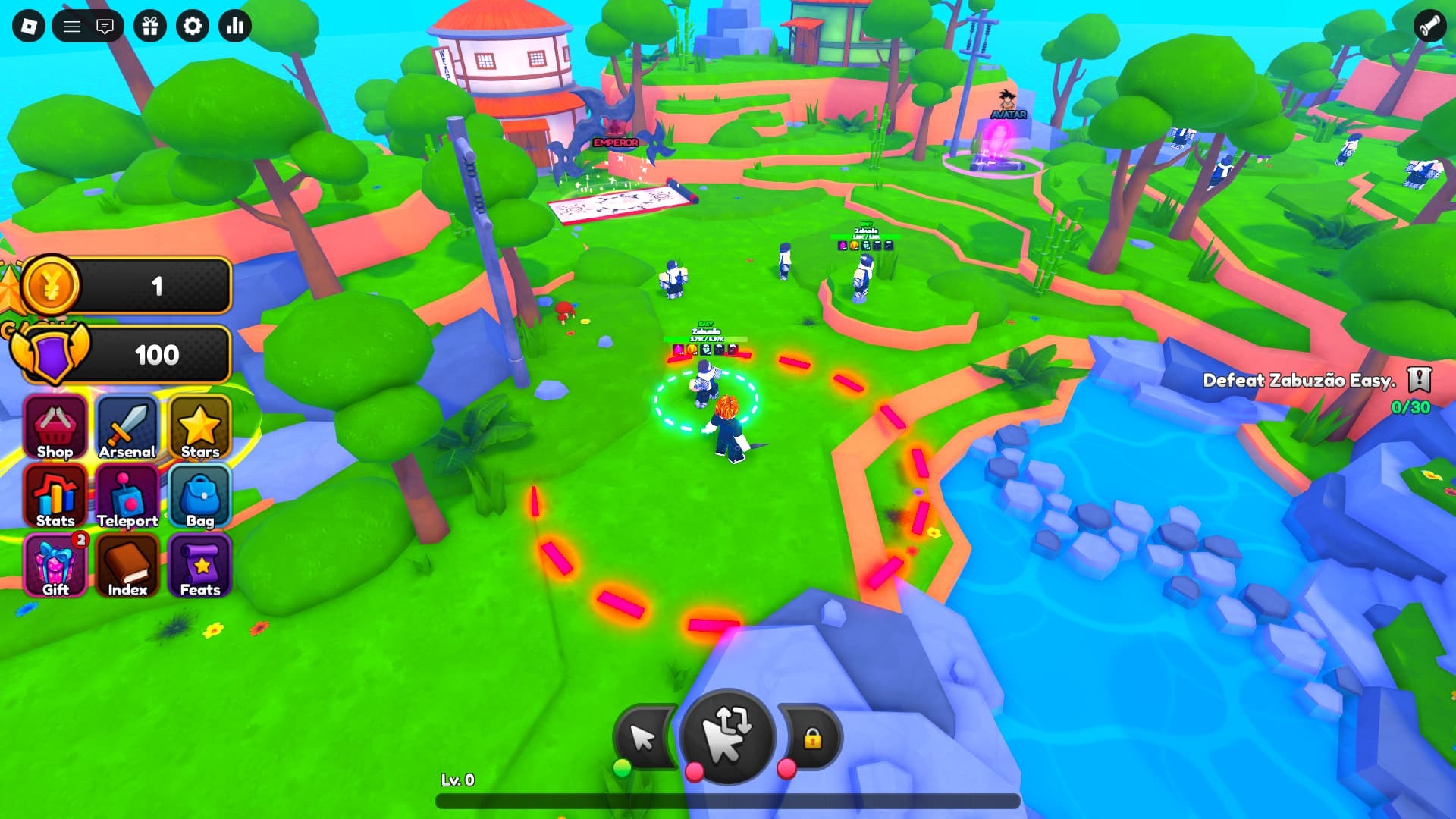This screenshot has width=1456, height=819.
Task: Open the Feats scroll
Action: [x=199, y=565]
